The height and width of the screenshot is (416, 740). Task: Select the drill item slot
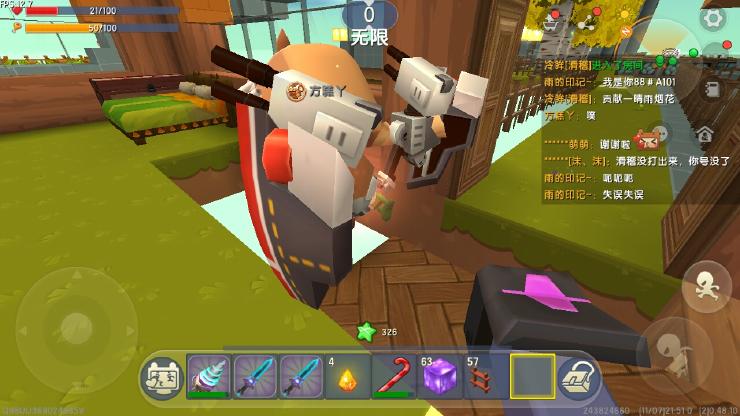coord(208,377)
